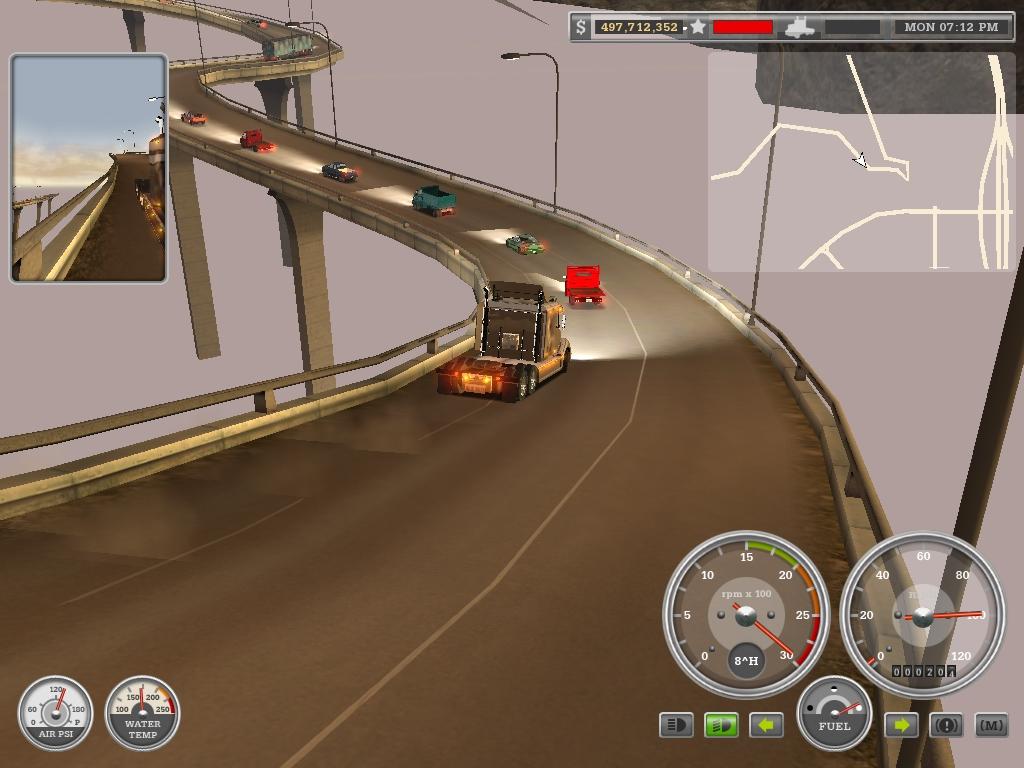Toggle the green low beam headlights button
The width and height of the screenshot is (1024, 768).
coord(721,725)
